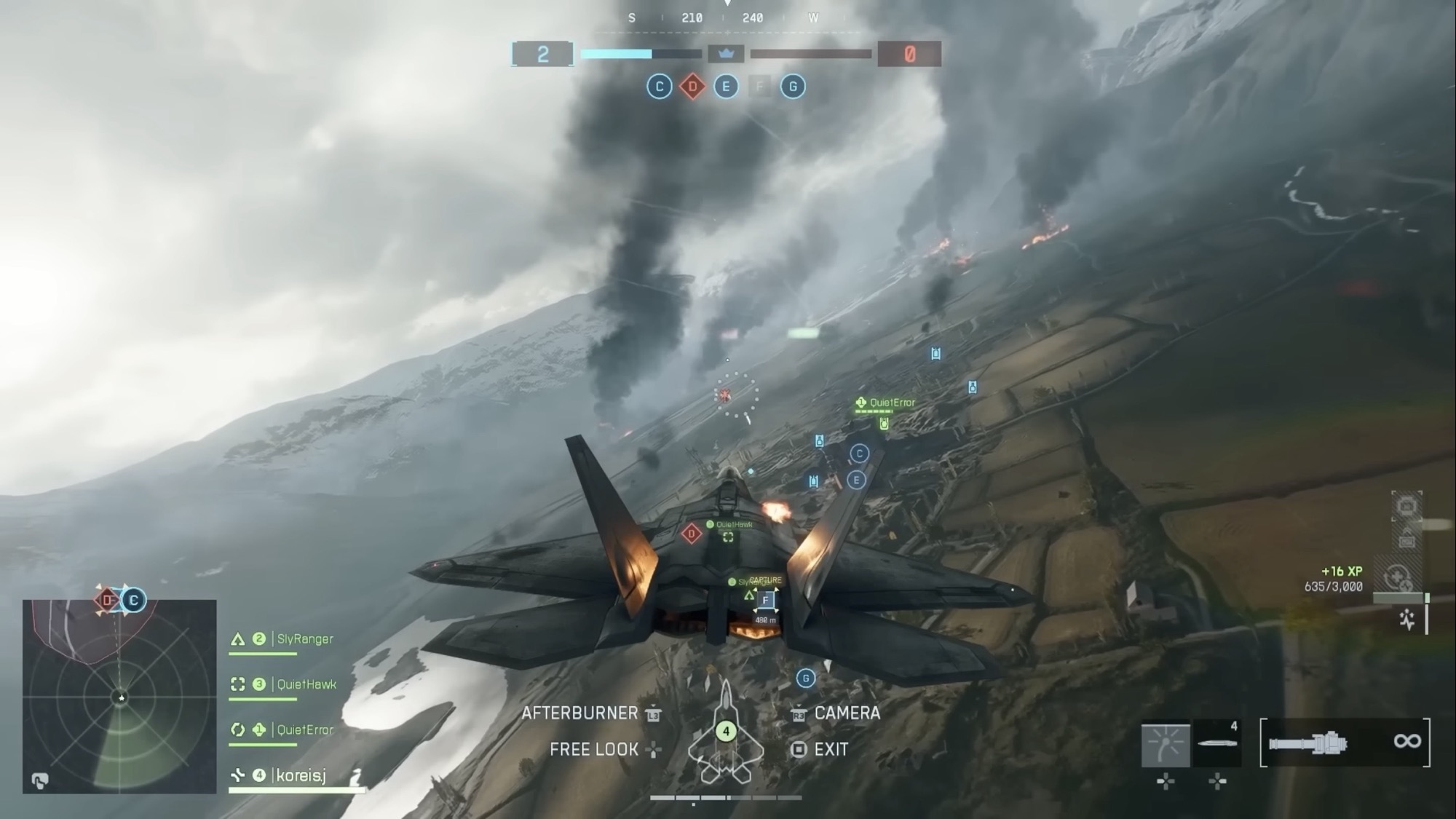Viewport: 1456px width, 819px height.
Task: Choose objective E in the top capture bar
Action: [x=726, y=87]
